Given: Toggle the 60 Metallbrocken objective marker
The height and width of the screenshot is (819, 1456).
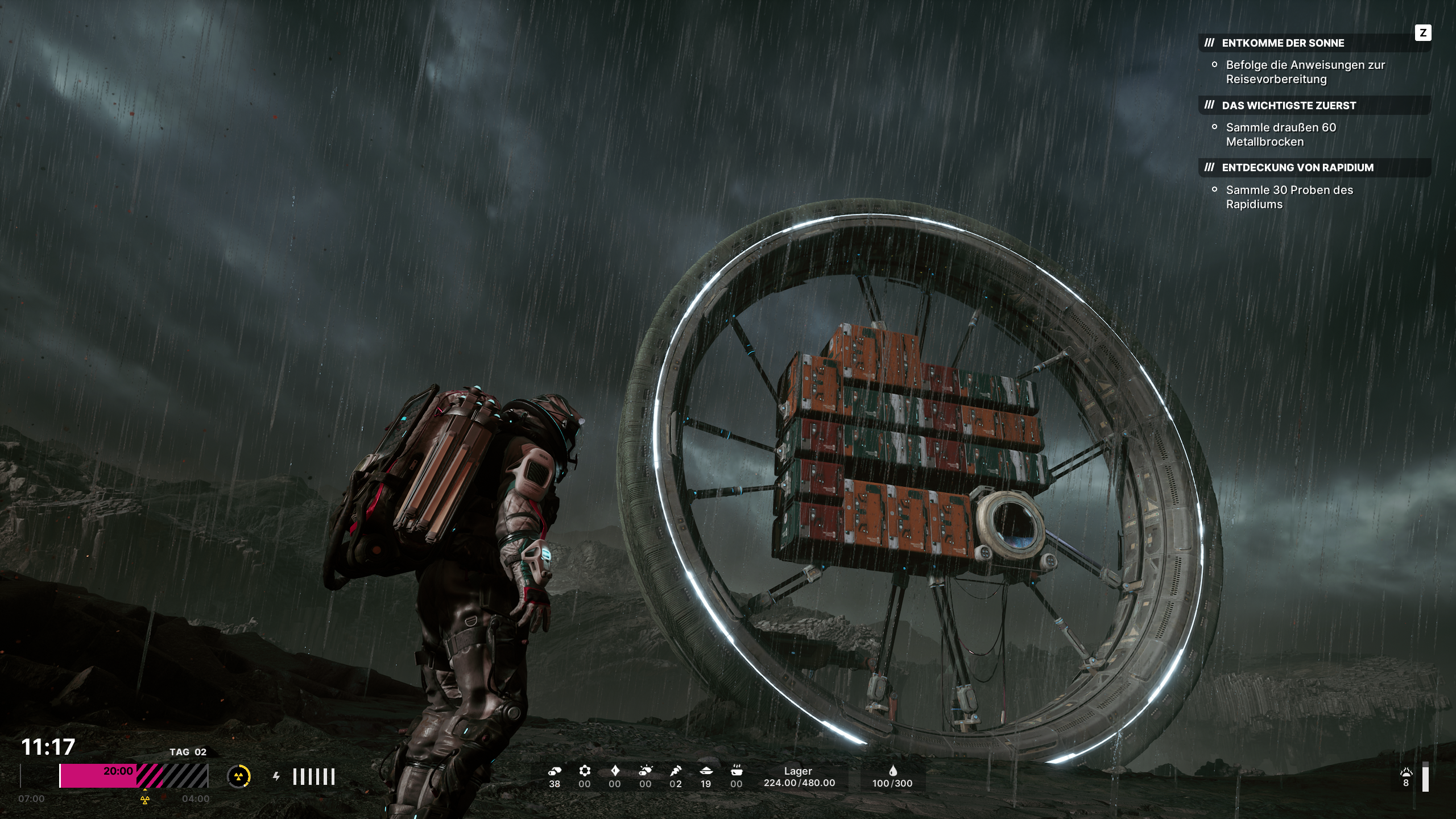Looking at the screenshot, I should point(1215,127).
